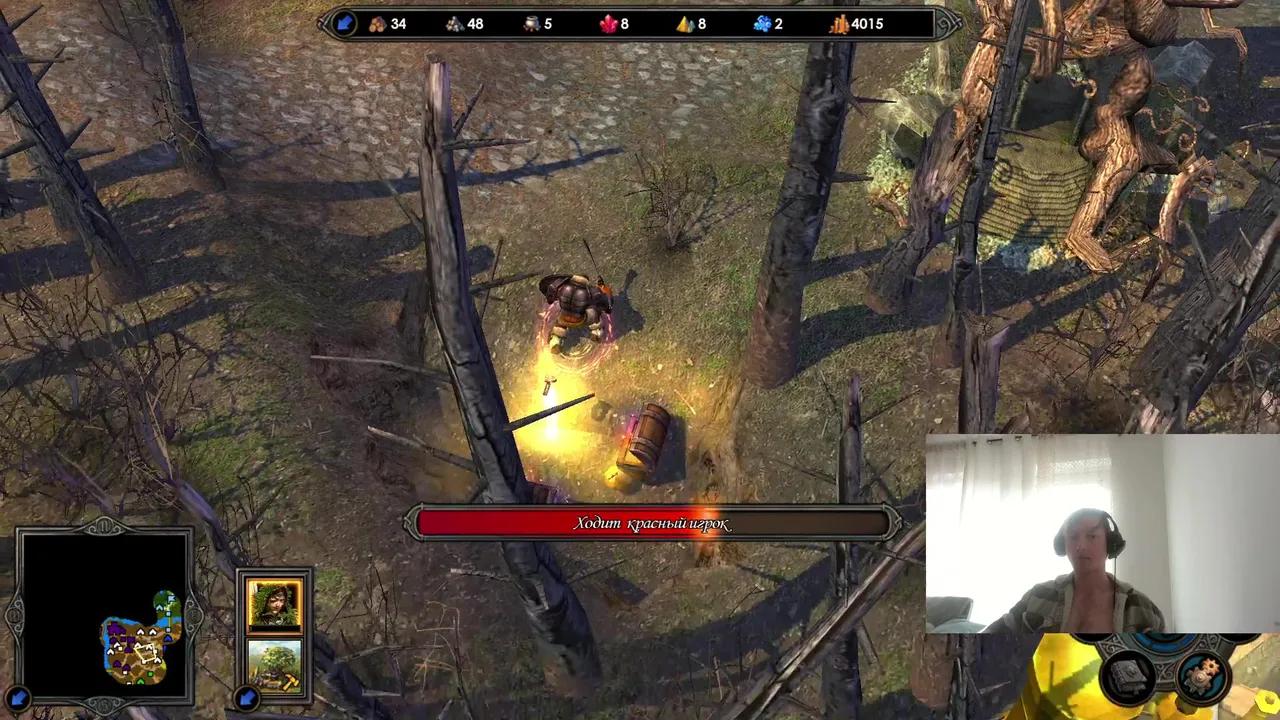
Task: Select the hero portrait in the side panel
Action: tap(275, 601)
